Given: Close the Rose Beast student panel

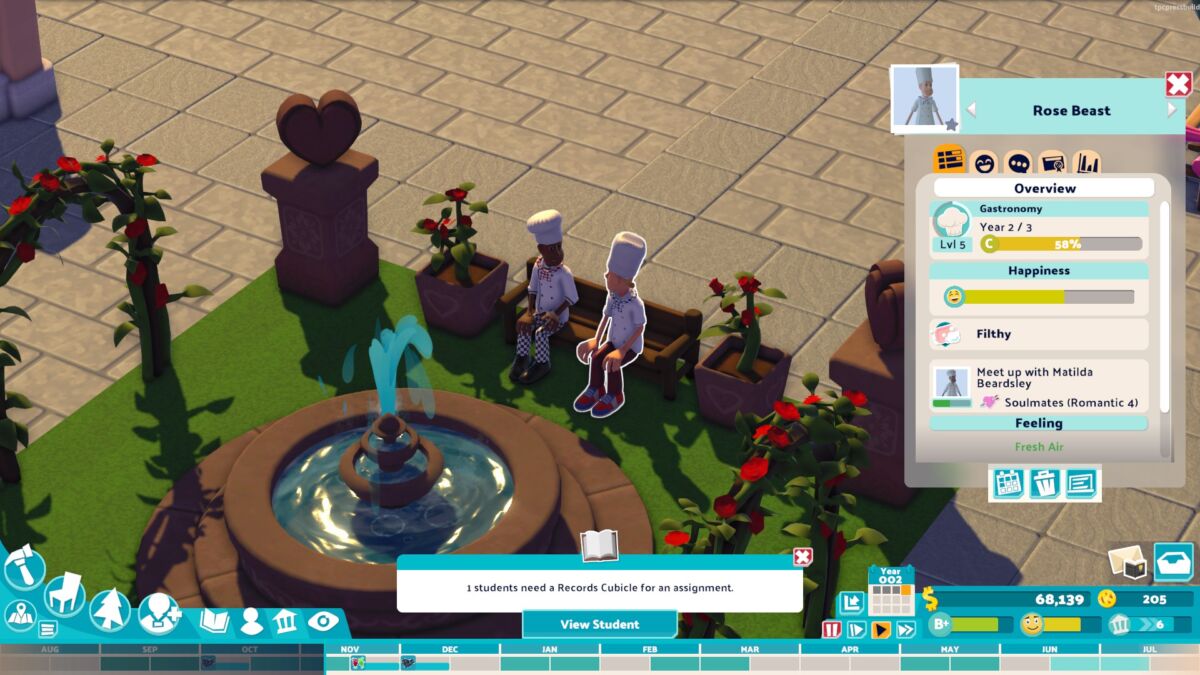Looking at the screenshot, I should tap(1178, 85).
